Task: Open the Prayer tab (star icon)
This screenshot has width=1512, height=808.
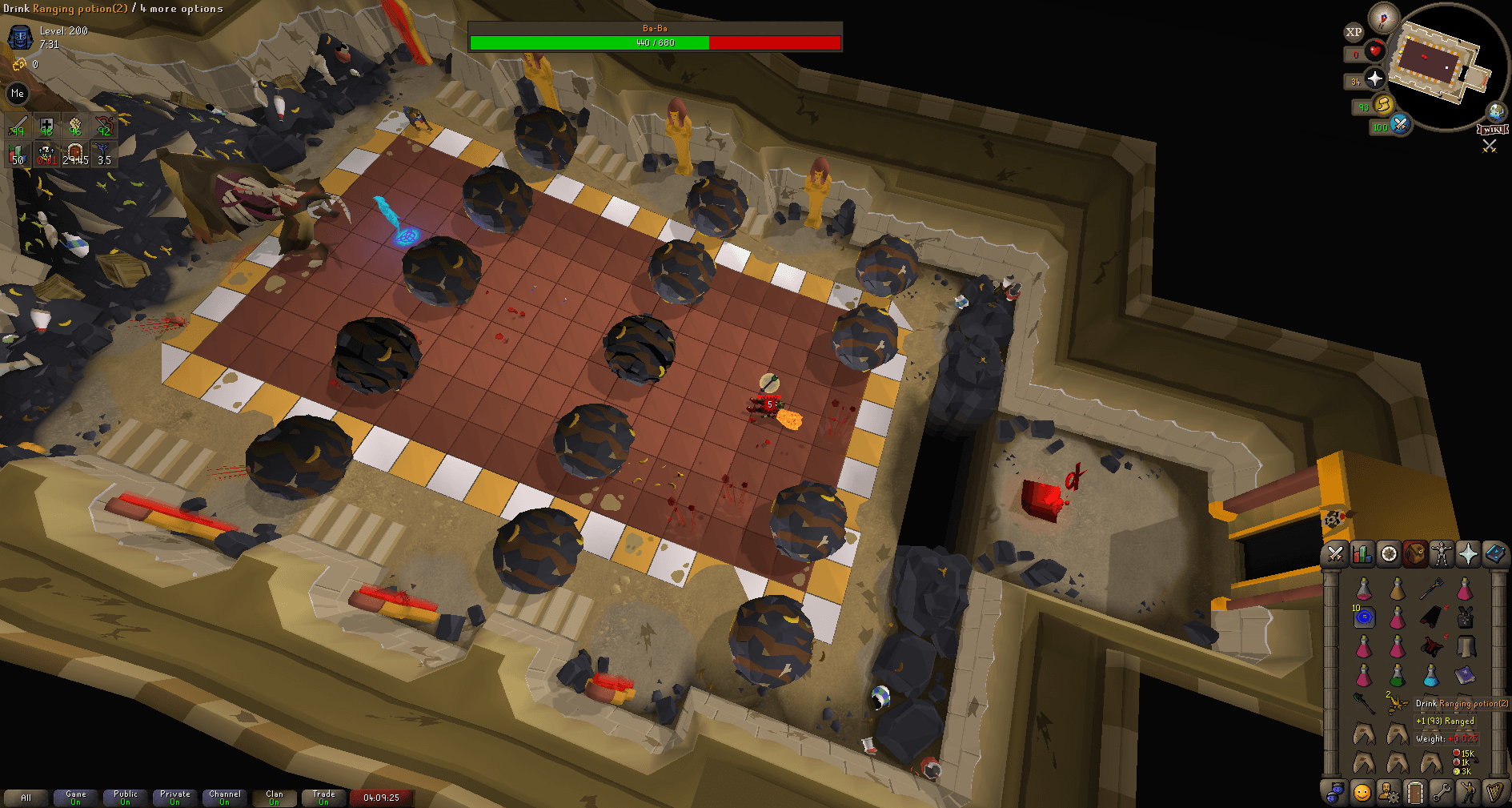Action: [x=1468, y=553]
